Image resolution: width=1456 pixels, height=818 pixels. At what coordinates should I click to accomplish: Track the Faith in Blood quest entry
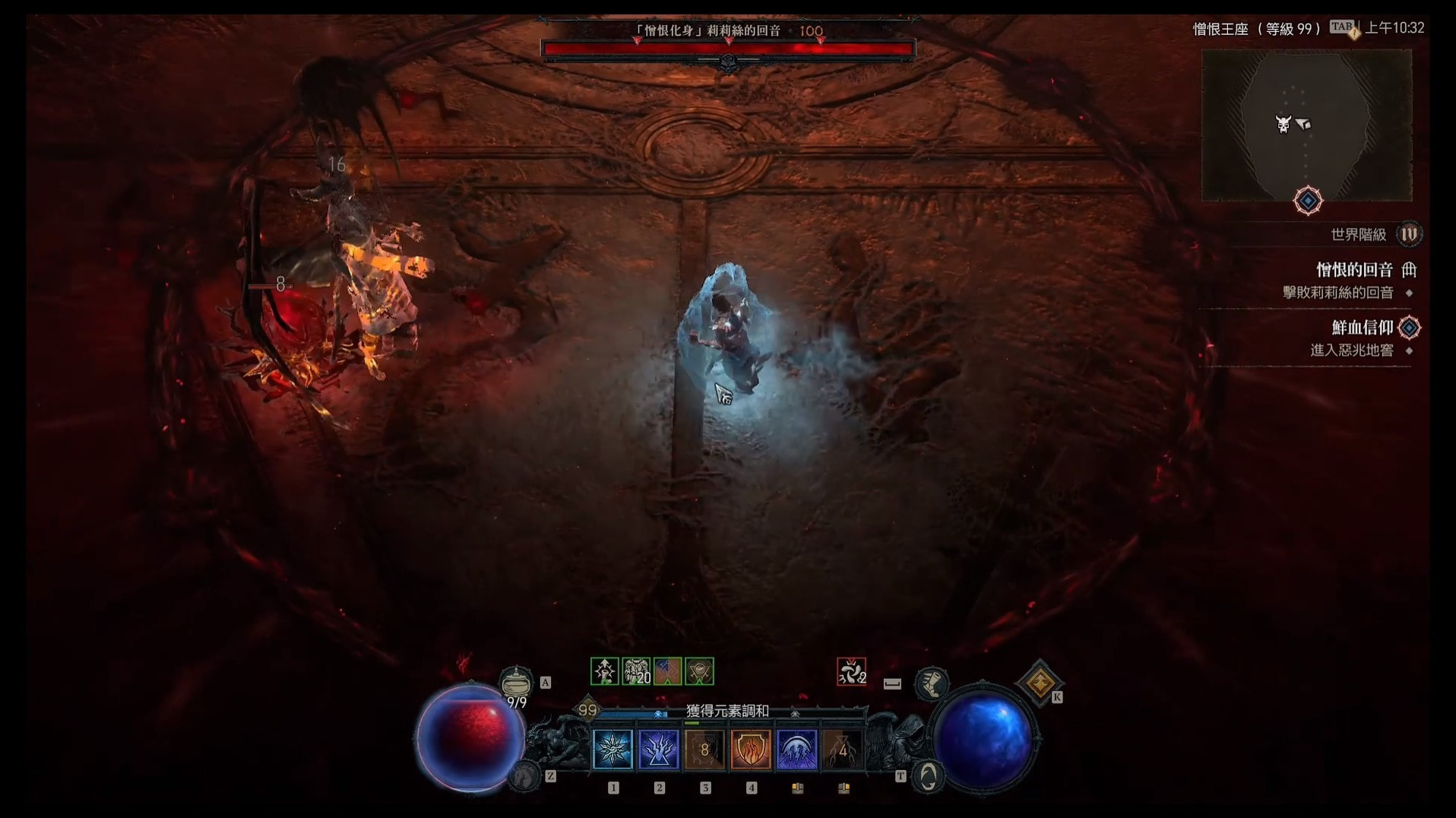coord(1363,328)
